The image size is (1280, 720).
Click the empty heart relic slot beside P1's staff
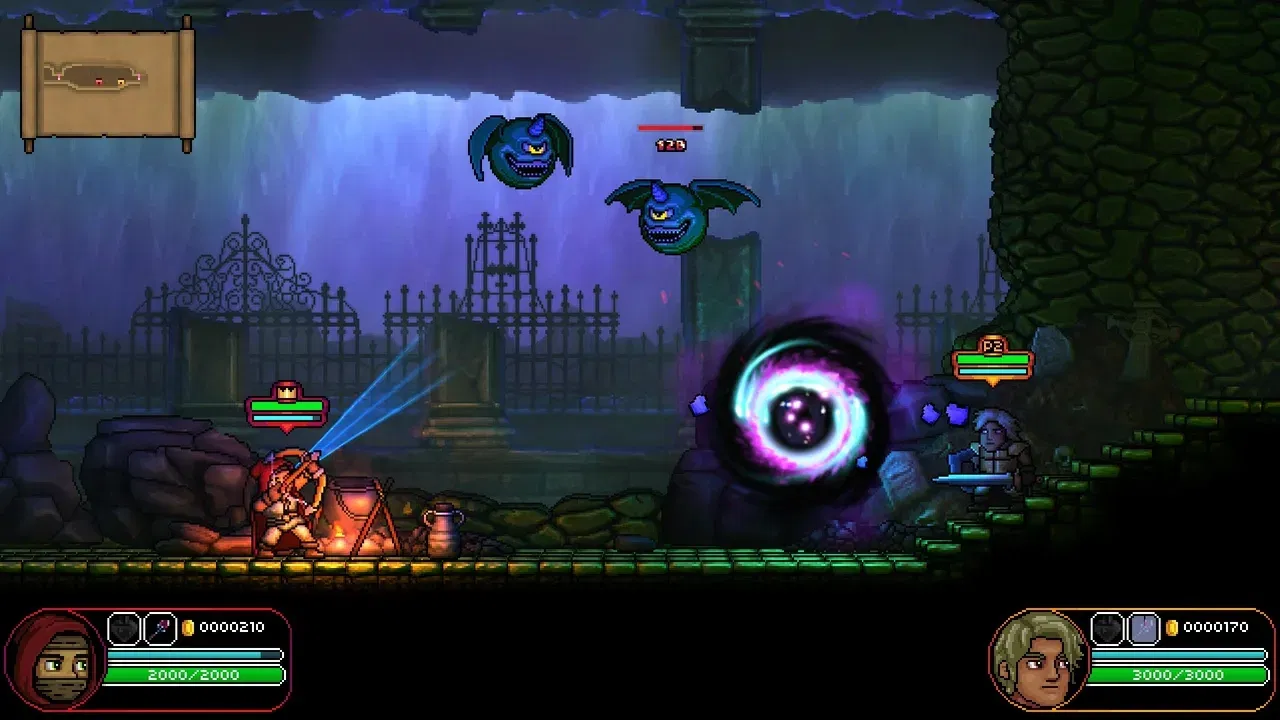pyautogui.click(x=124, y=628)
